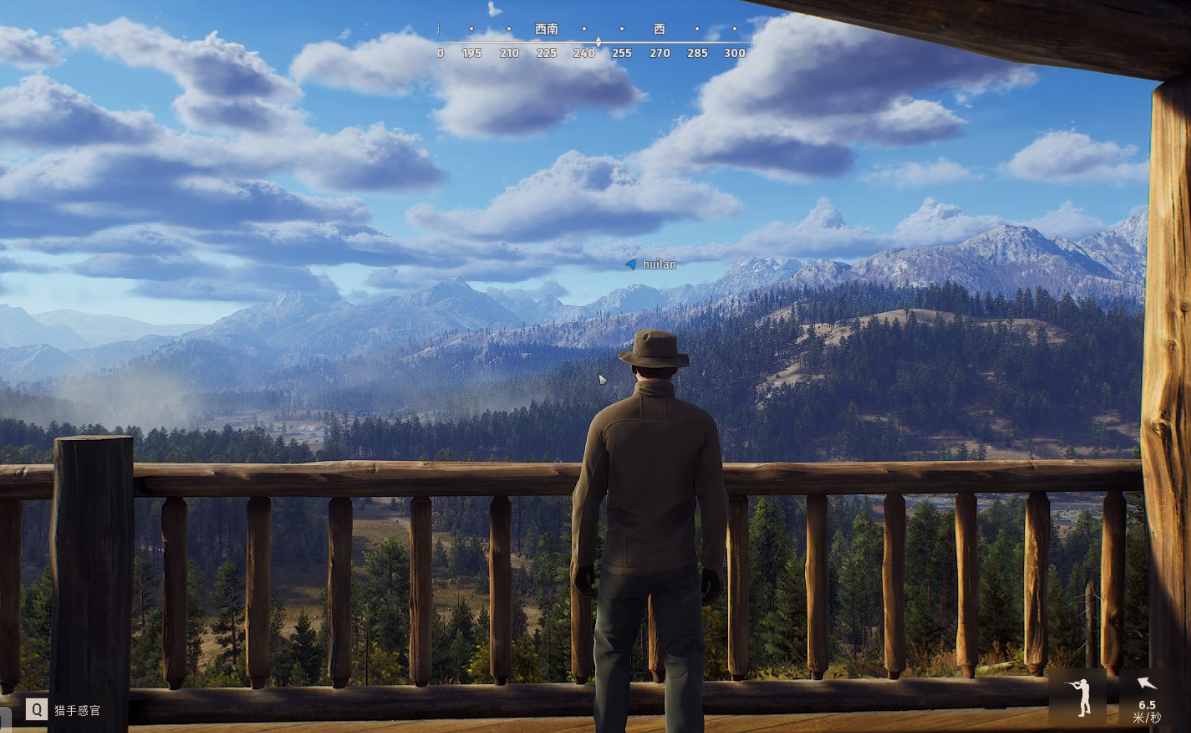This screenshot has width=1191, height=733.
Task: Select the standing hunter stance icon
Action: [x=1077, y=696]
